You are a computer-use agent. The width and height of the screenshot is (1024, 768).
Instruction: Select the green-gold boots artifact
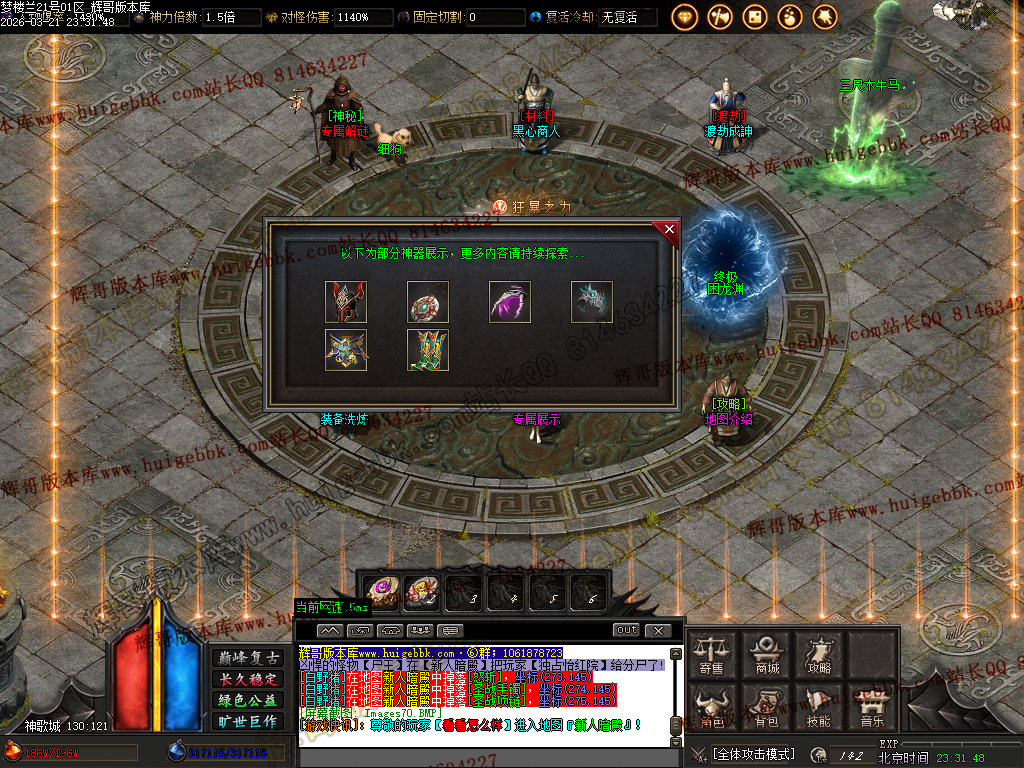tap(428, 350)
